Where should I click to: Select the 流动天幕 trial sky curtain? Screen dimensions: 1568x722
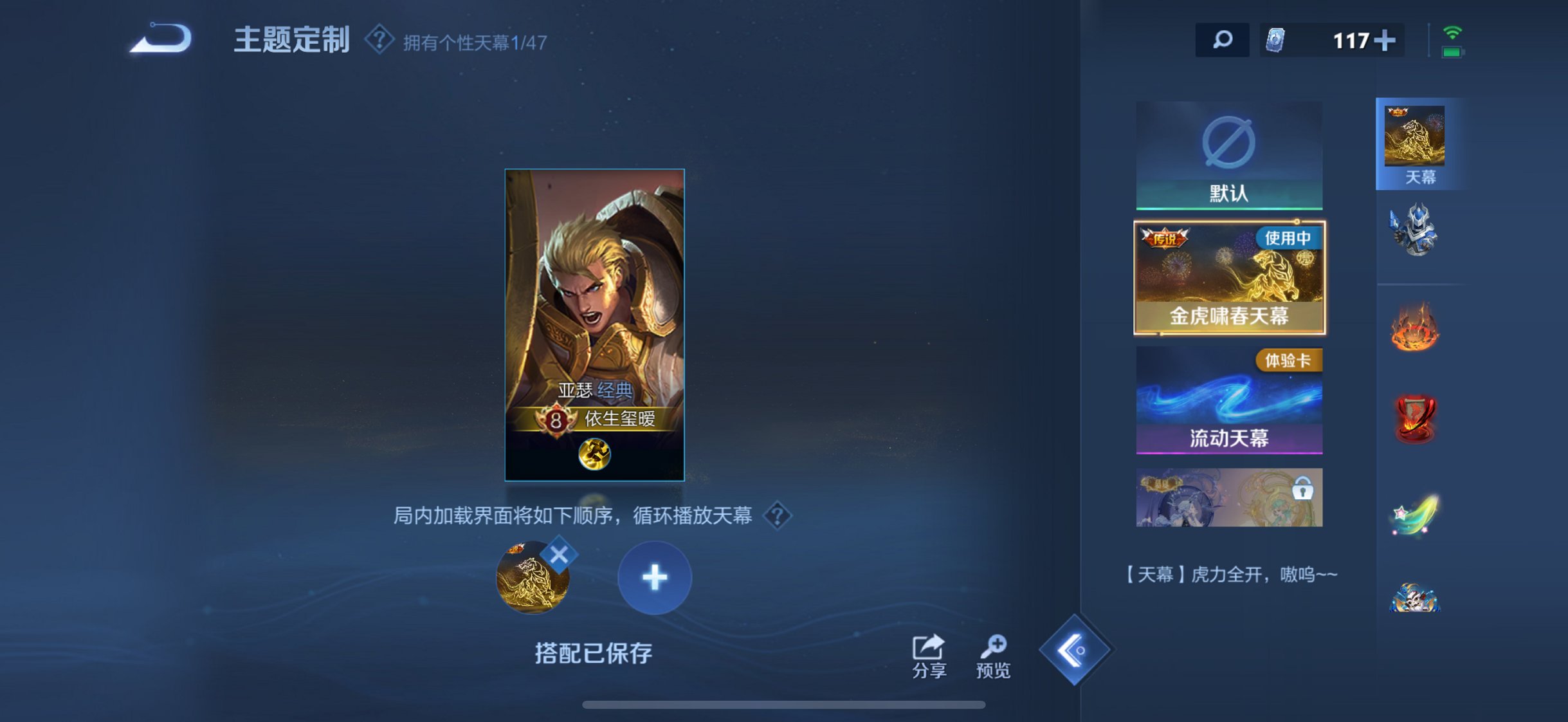tap(1229, 399)
